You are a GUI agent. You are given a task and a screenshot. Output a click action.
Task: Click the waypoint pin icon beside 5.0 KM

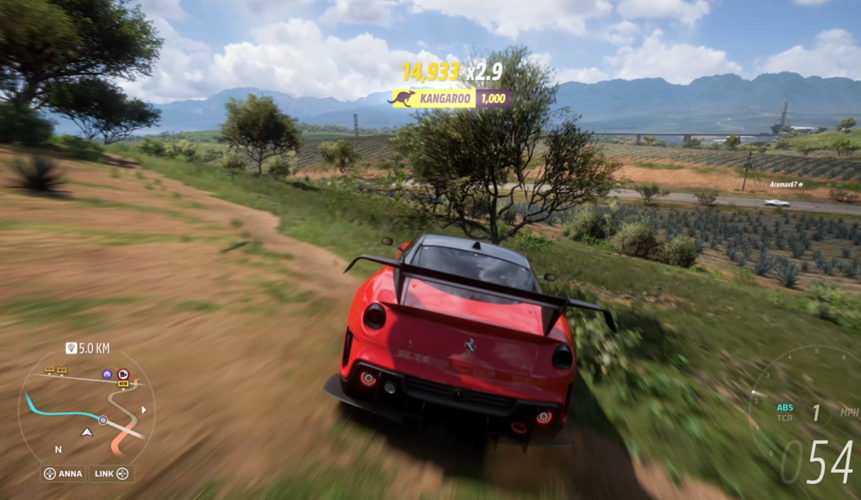tap(70, 348)
